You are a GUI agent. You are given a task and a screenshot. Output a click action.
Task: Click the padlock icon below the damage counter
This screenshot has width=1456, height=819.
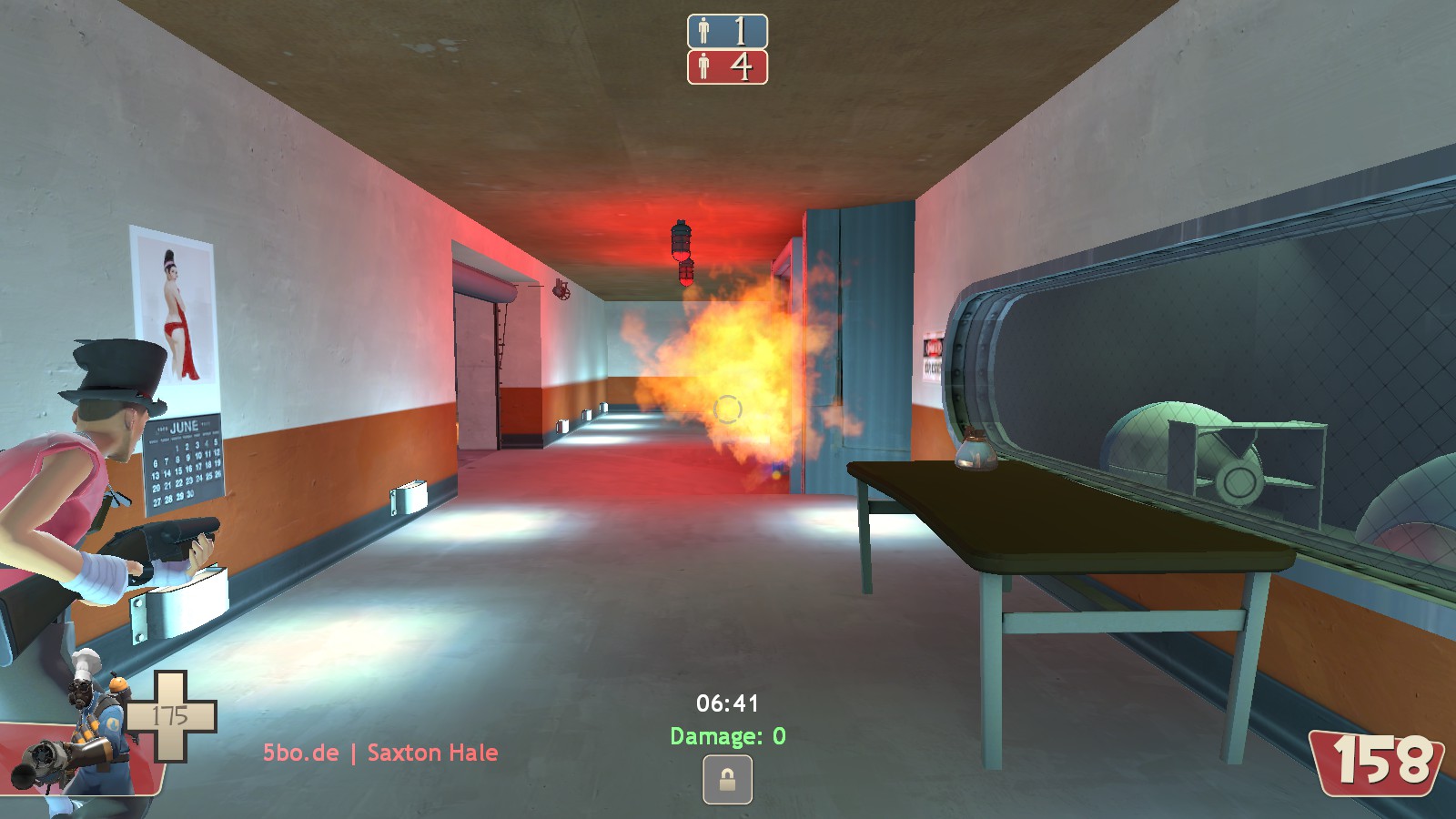pyautogui.click(x=727, y=780)
